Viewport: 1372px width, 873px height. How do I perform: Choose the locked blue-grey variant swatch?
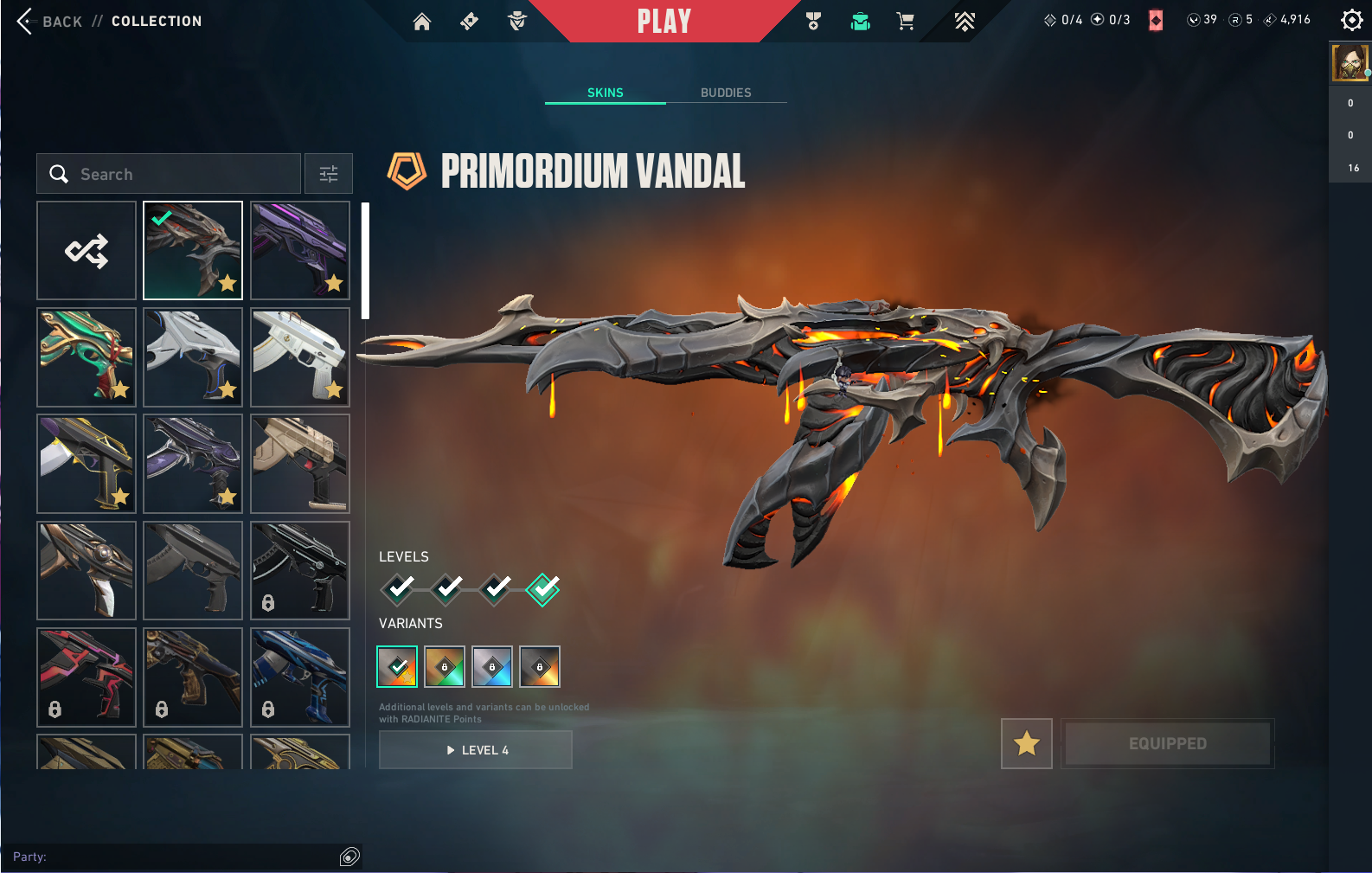[492, 667]
